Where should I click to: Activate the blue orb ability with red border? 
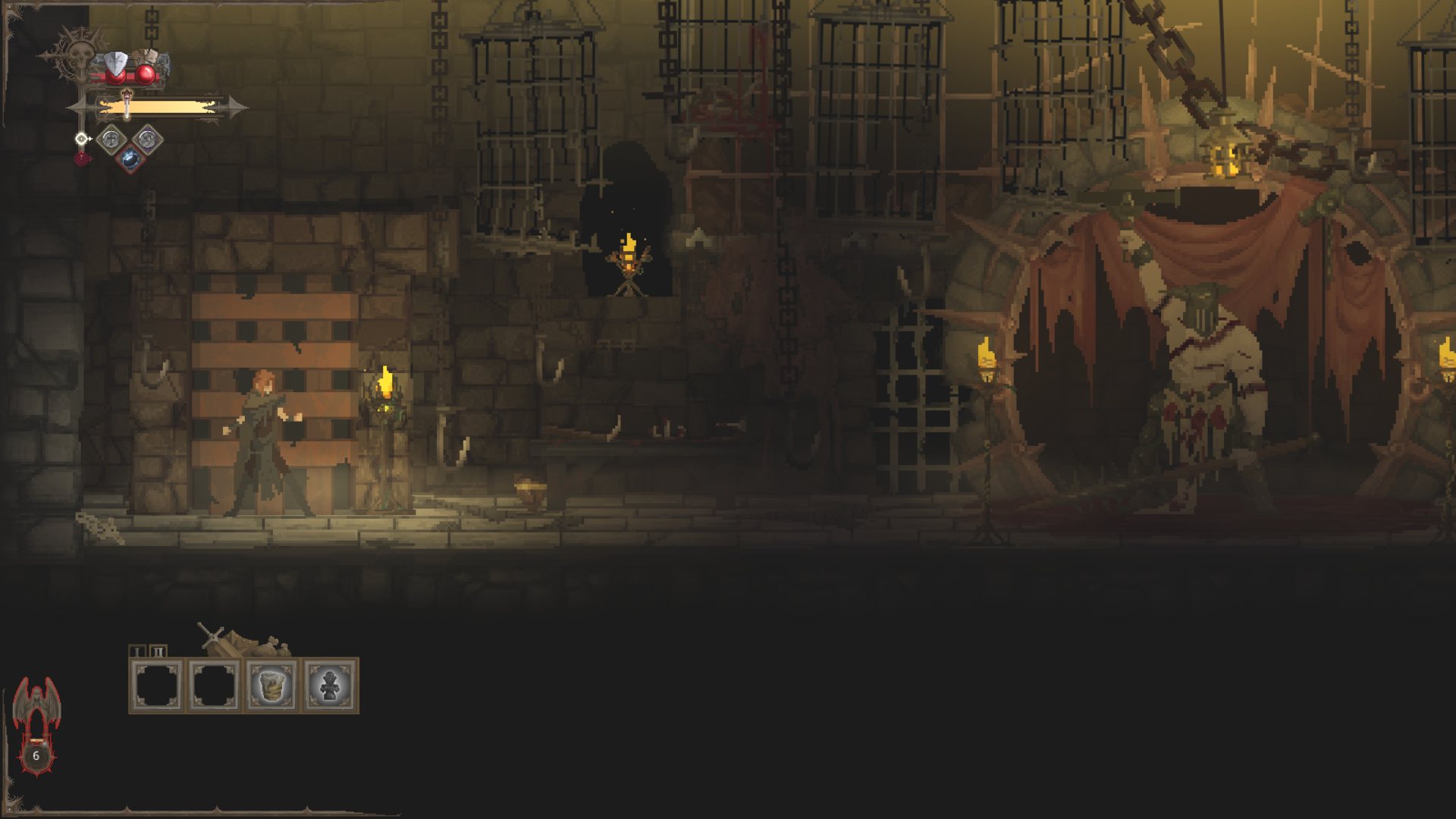pos(130,159)
